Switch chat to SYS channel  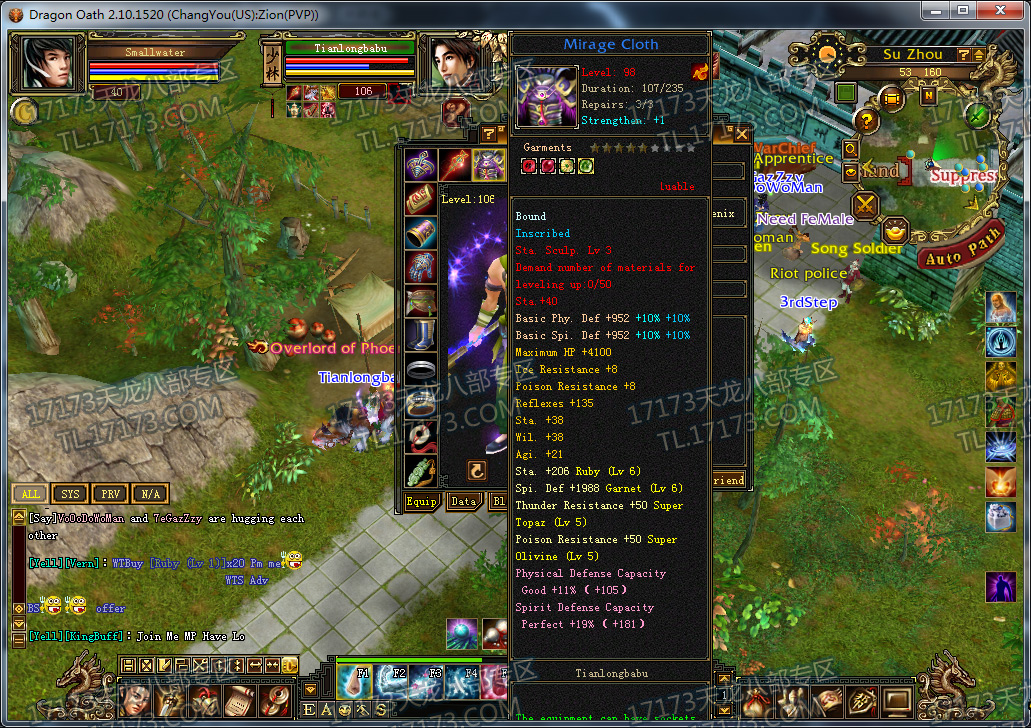click(x=70, y=494)
